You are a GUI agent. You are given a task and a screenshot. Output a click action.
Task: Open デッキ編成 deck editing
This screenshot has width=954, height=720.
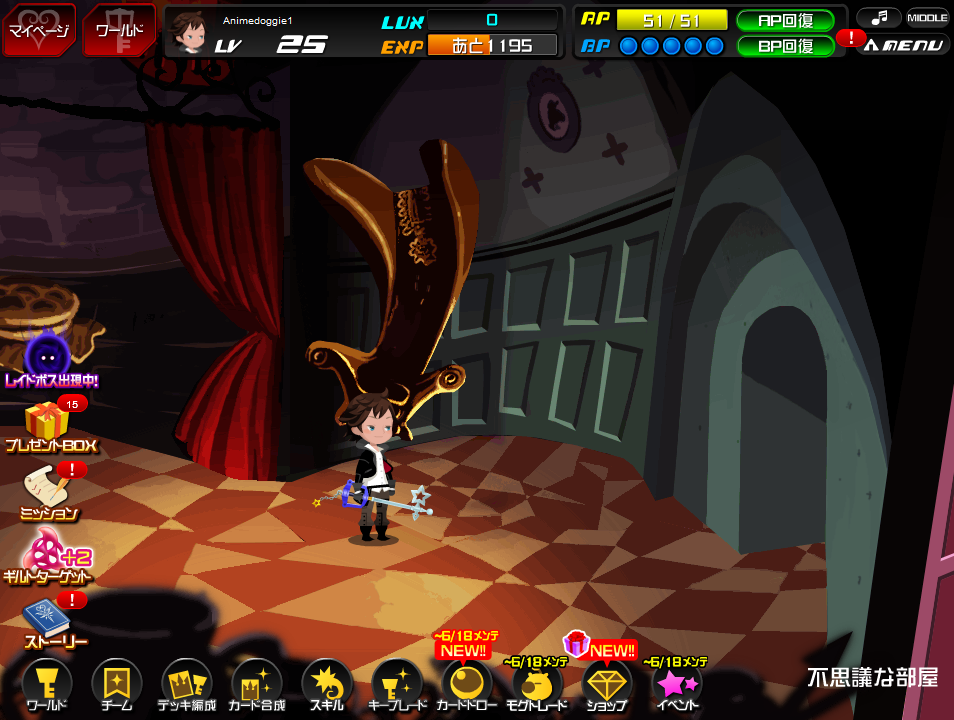[187, 685]
